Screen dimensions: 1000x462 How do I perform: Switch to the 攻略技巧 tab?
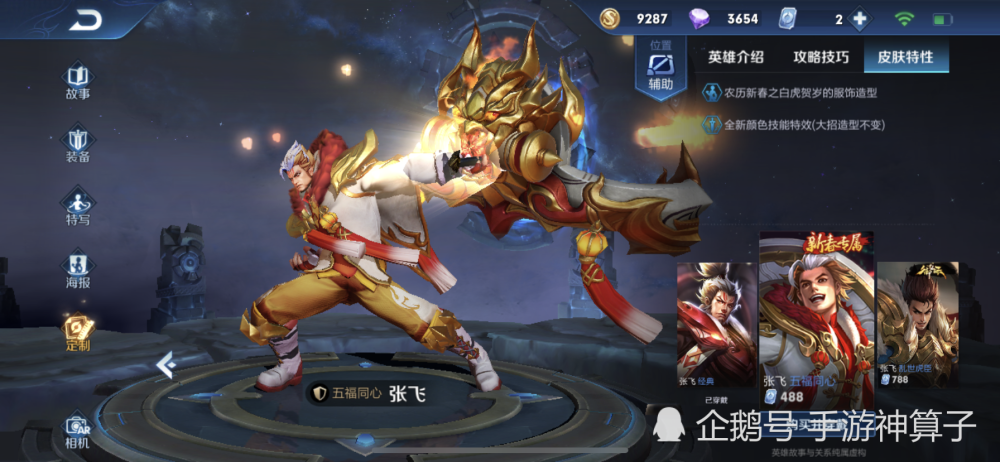[x=821, y=57]
